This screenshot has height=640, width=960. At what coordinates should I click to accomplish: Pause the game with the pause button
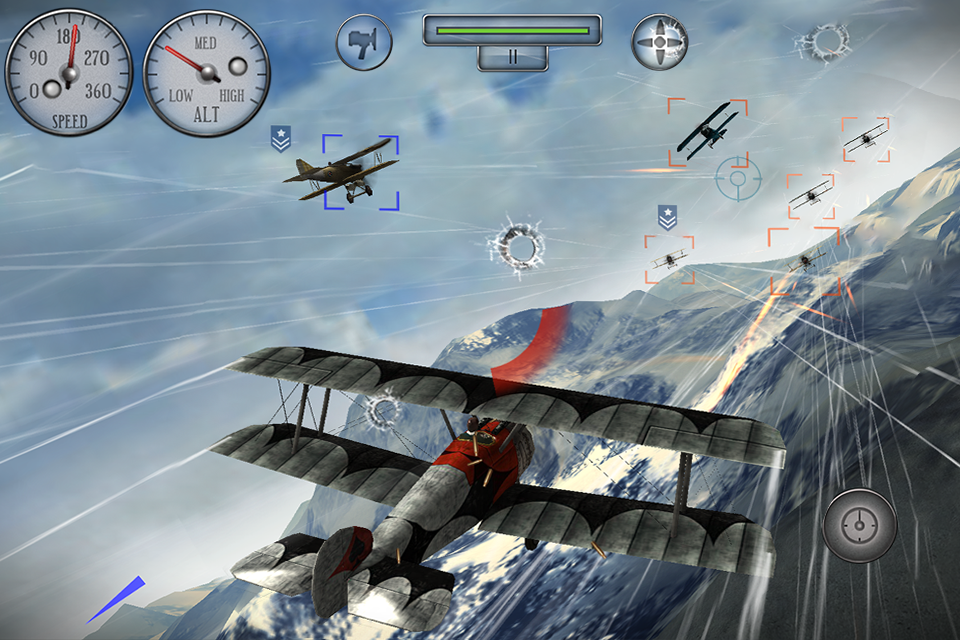512,58
